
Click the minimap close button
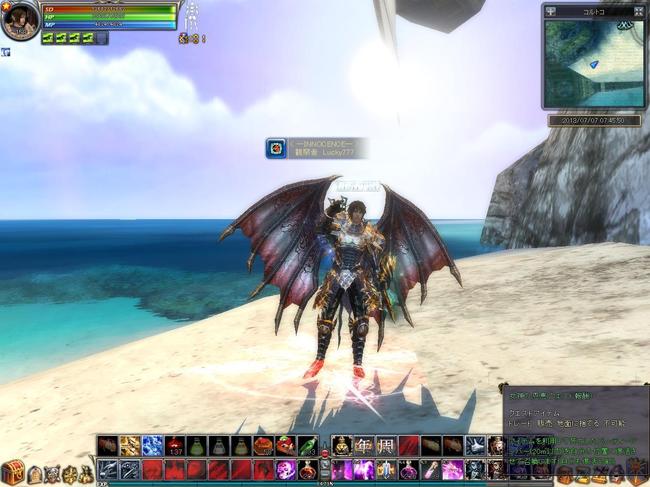click(639, 13)
